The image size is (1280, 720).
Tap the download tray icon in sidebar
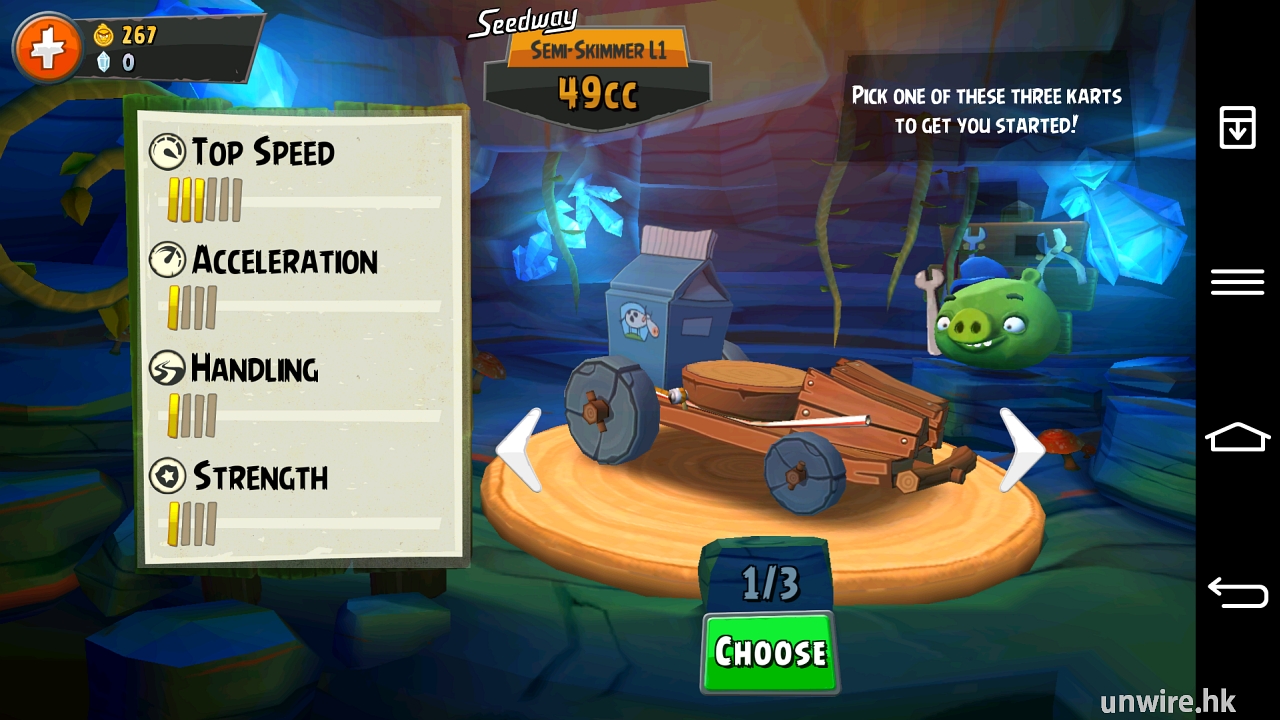click(1237, 128)
